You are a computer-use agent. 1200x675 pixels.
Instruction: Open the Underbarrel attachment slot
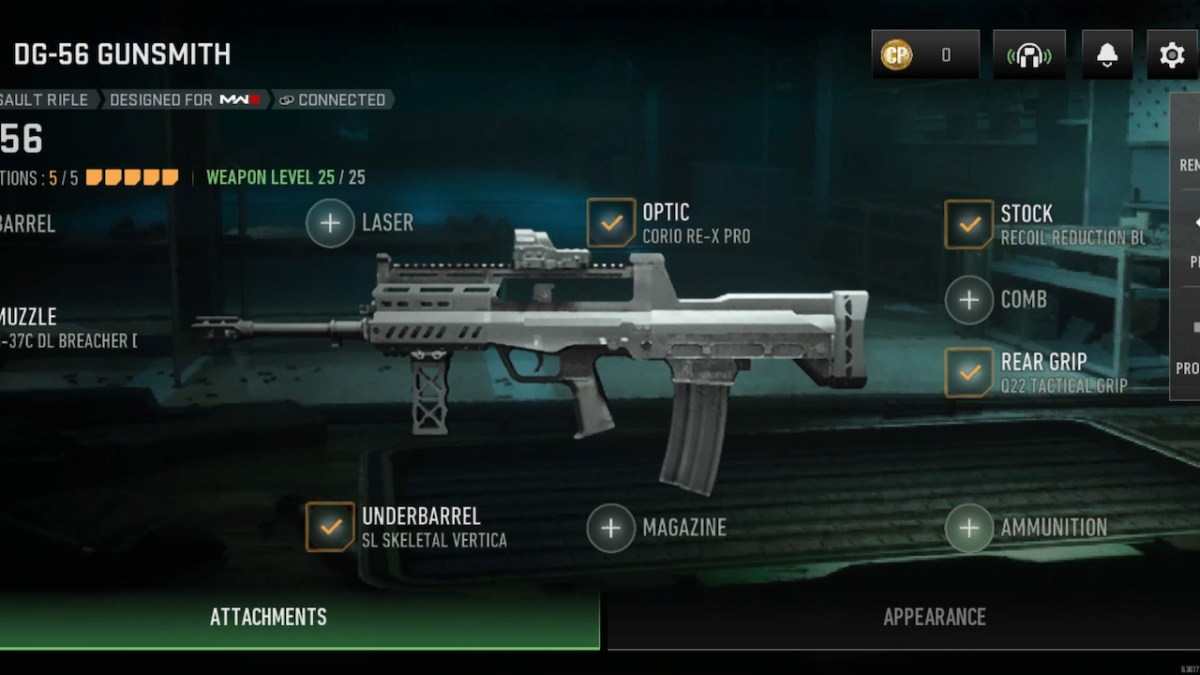click(x=330, y=527)
